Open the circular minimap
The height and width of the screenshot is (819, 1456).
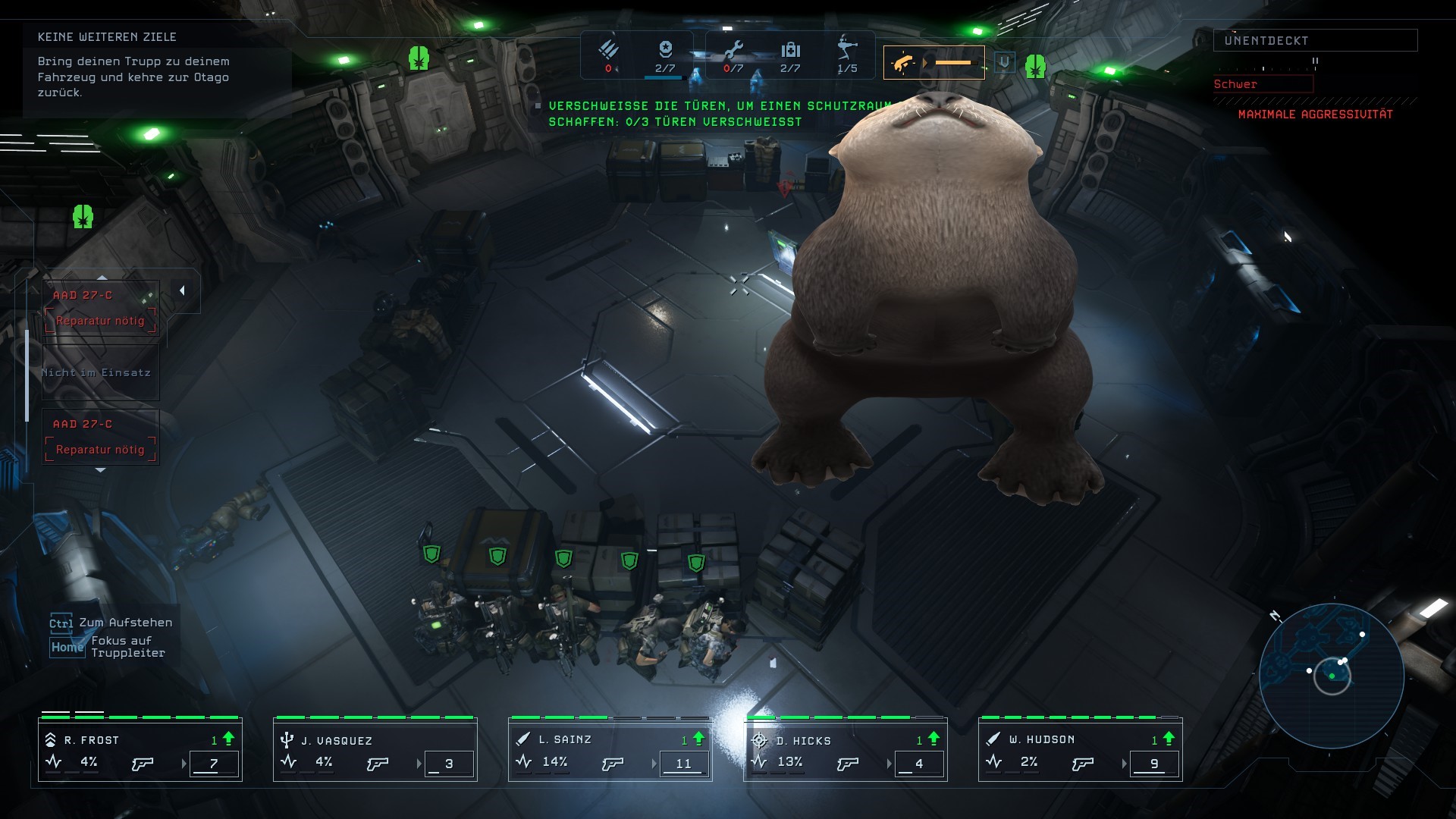1332,675
